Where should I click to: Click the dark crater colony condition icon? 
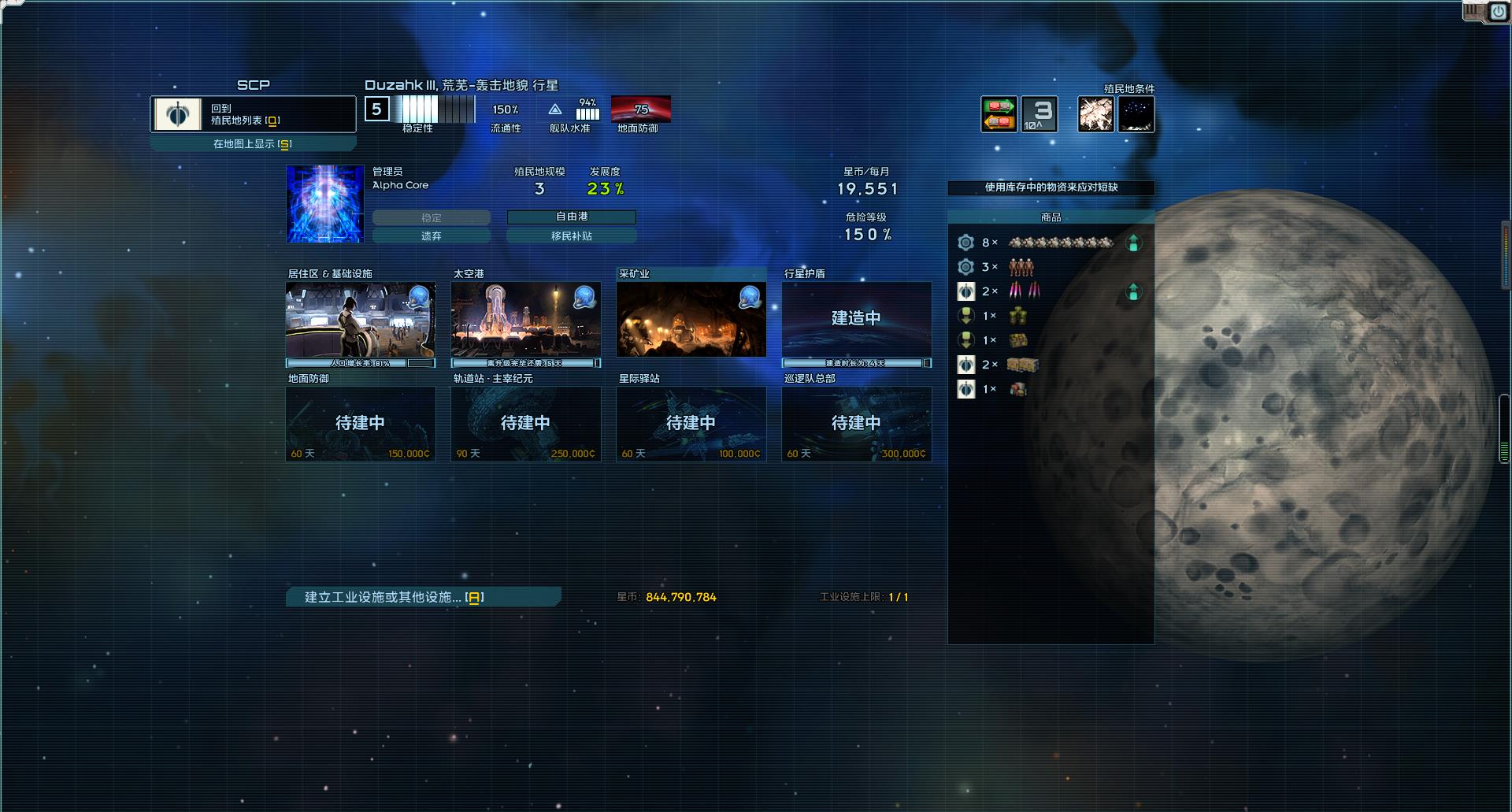click(x=1136, y=113)
